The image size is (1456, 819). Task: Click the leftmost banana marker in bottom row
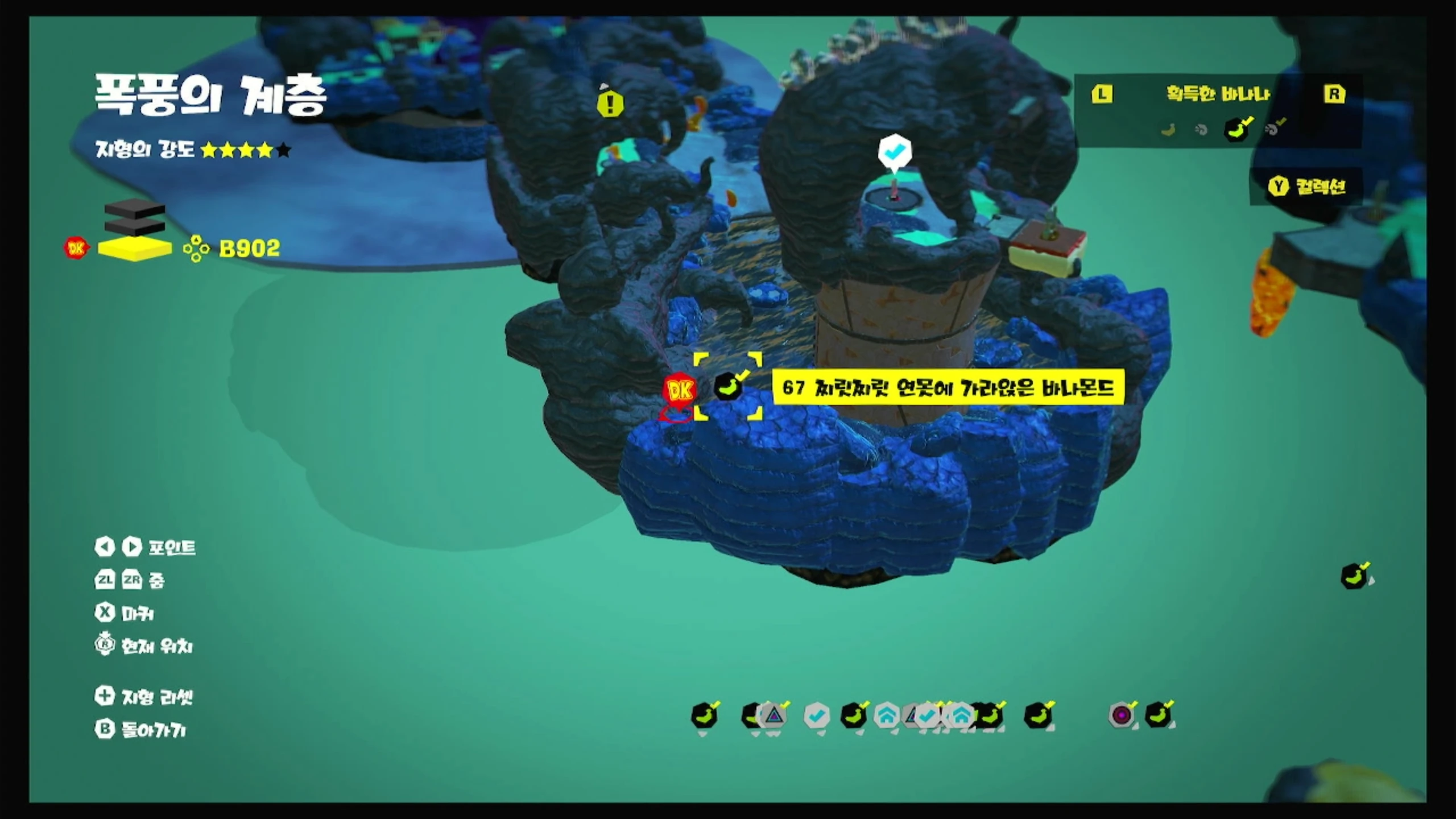click(704, 715)
